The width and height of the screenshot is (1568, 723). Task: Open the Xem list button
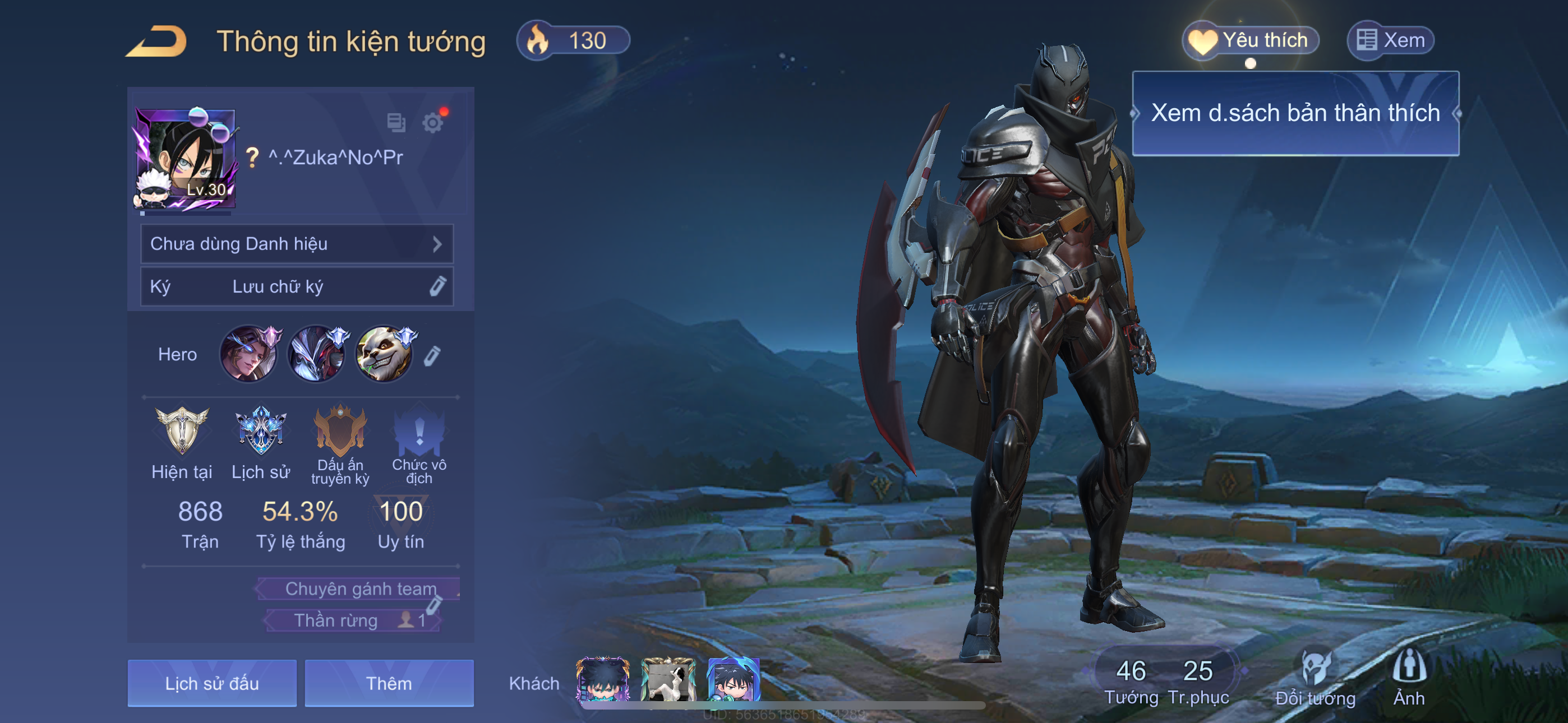coord(1391,41)
